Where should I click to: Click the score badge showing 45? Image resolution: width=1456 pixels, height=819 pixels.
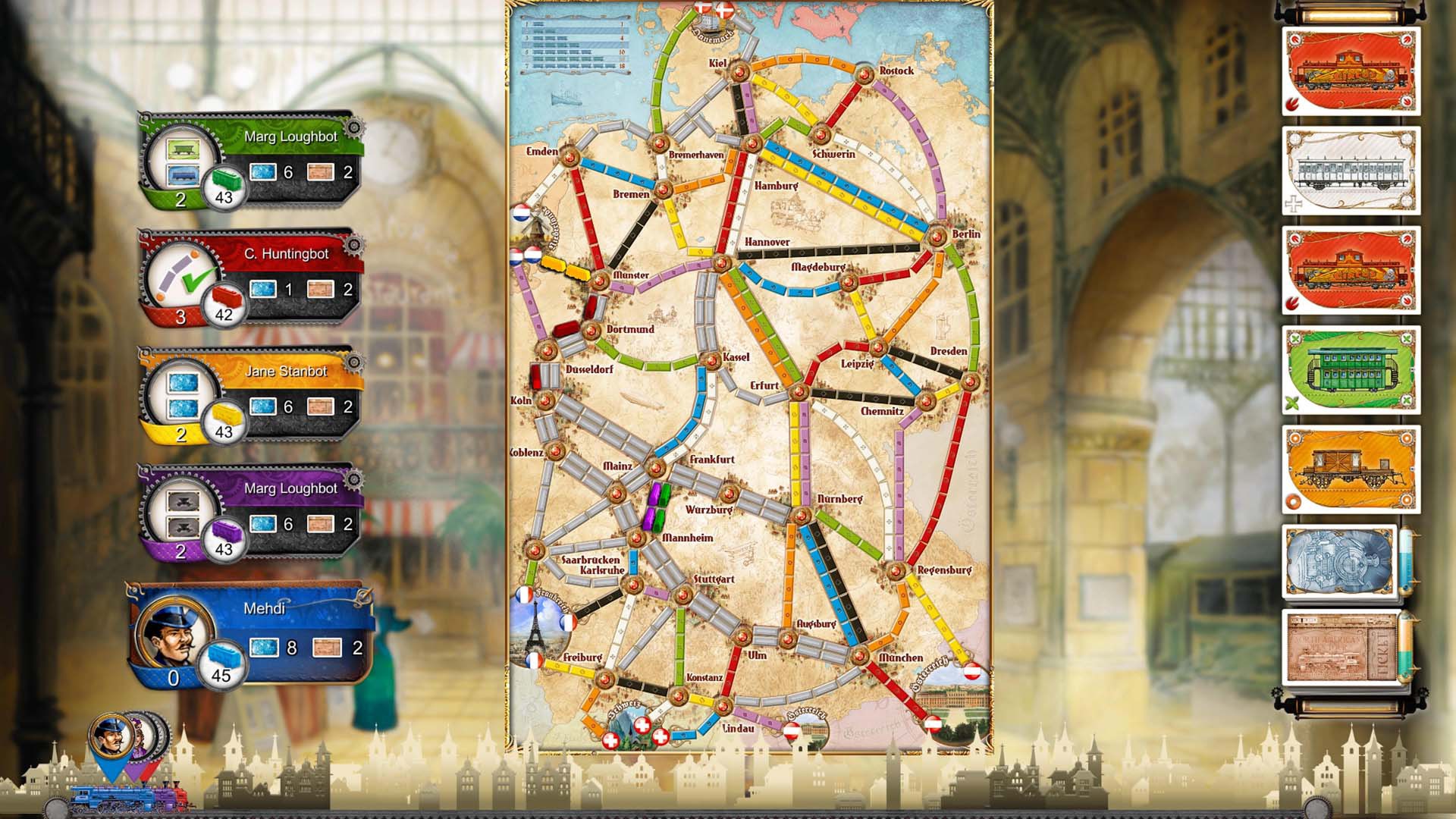[221, 670]
